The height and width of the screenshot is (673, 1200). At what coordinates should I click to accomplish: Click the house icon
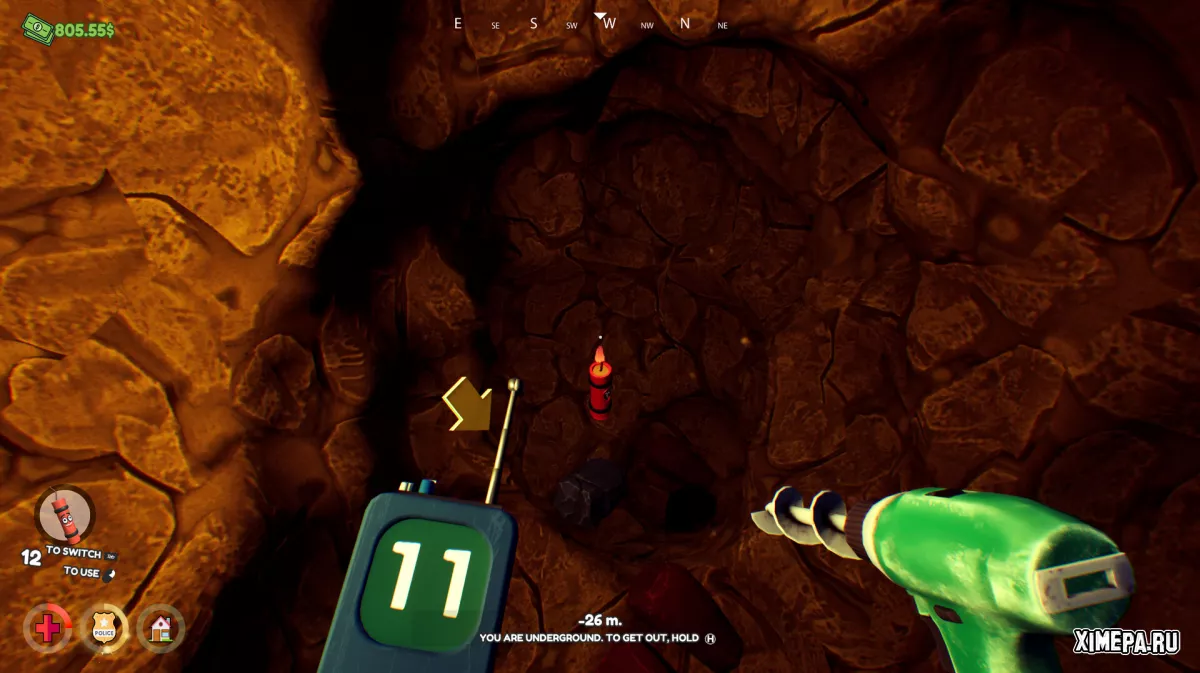160,628
